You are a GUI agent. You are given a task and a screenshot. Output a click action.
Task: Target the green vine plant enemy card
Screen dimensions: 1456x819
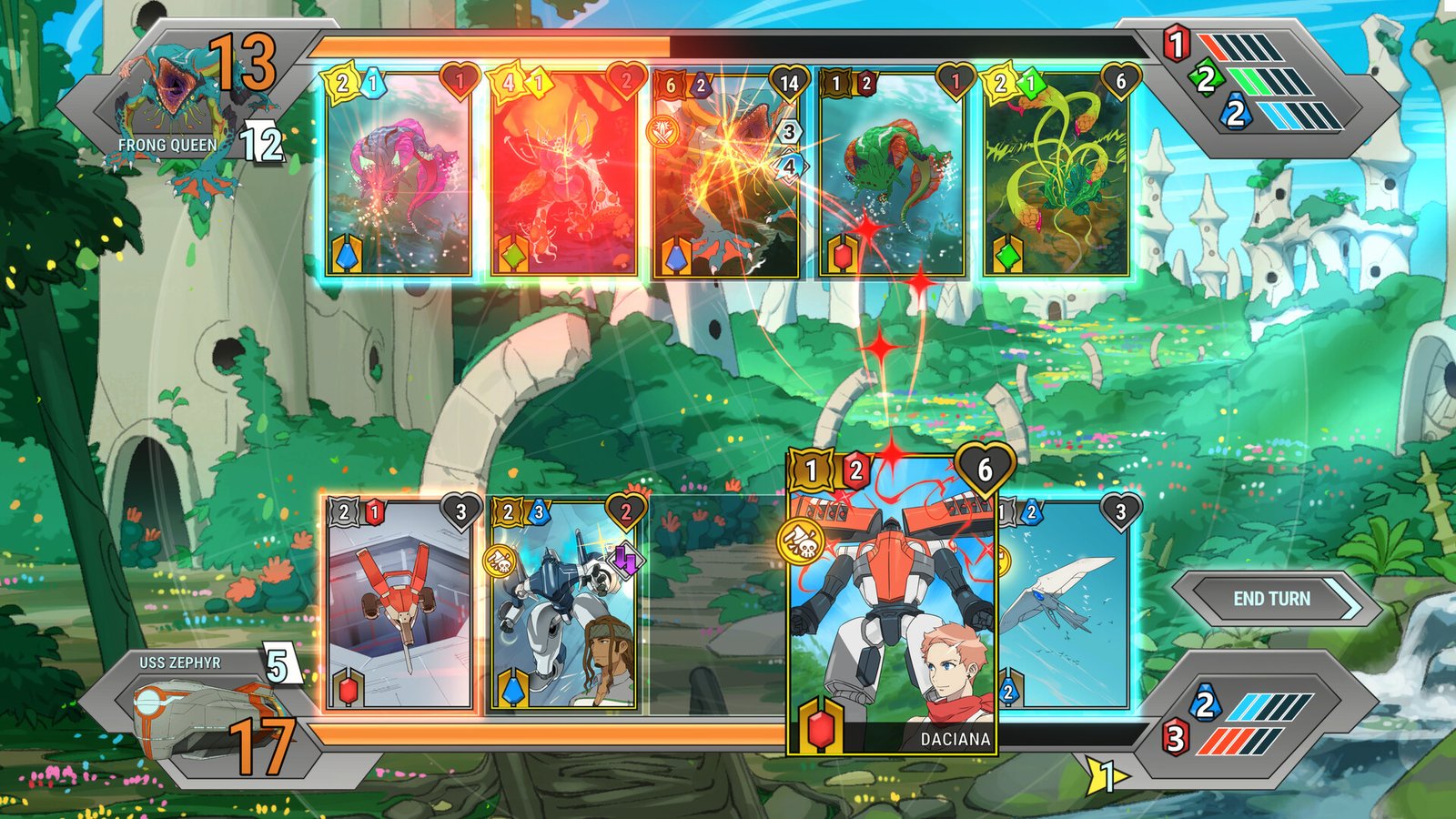pyautogui.click(x=1056, y=175)
